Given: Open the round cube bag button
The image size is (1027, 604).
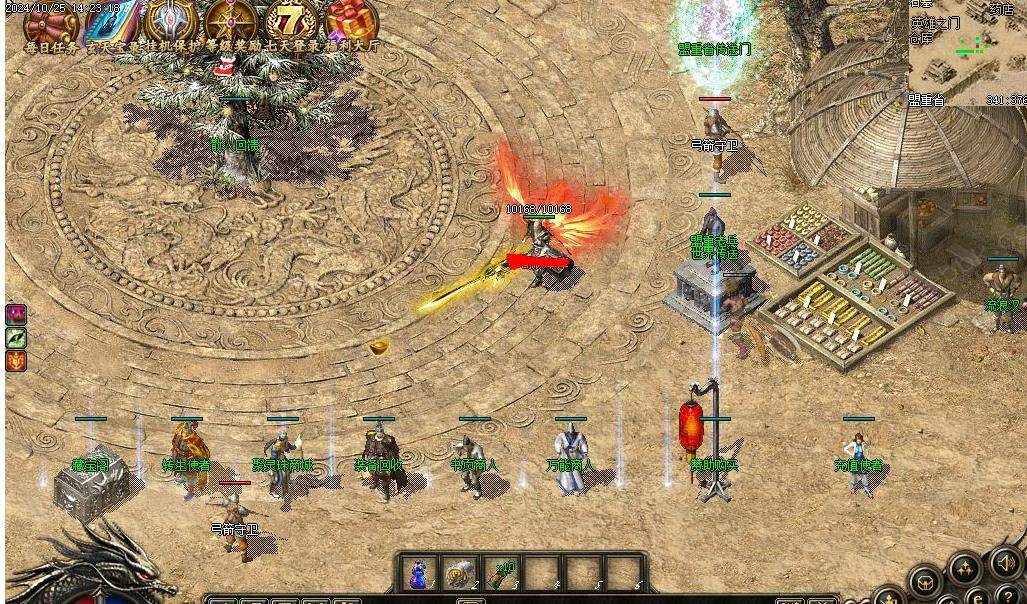Looking at the screenshot, I should point(924,581).
